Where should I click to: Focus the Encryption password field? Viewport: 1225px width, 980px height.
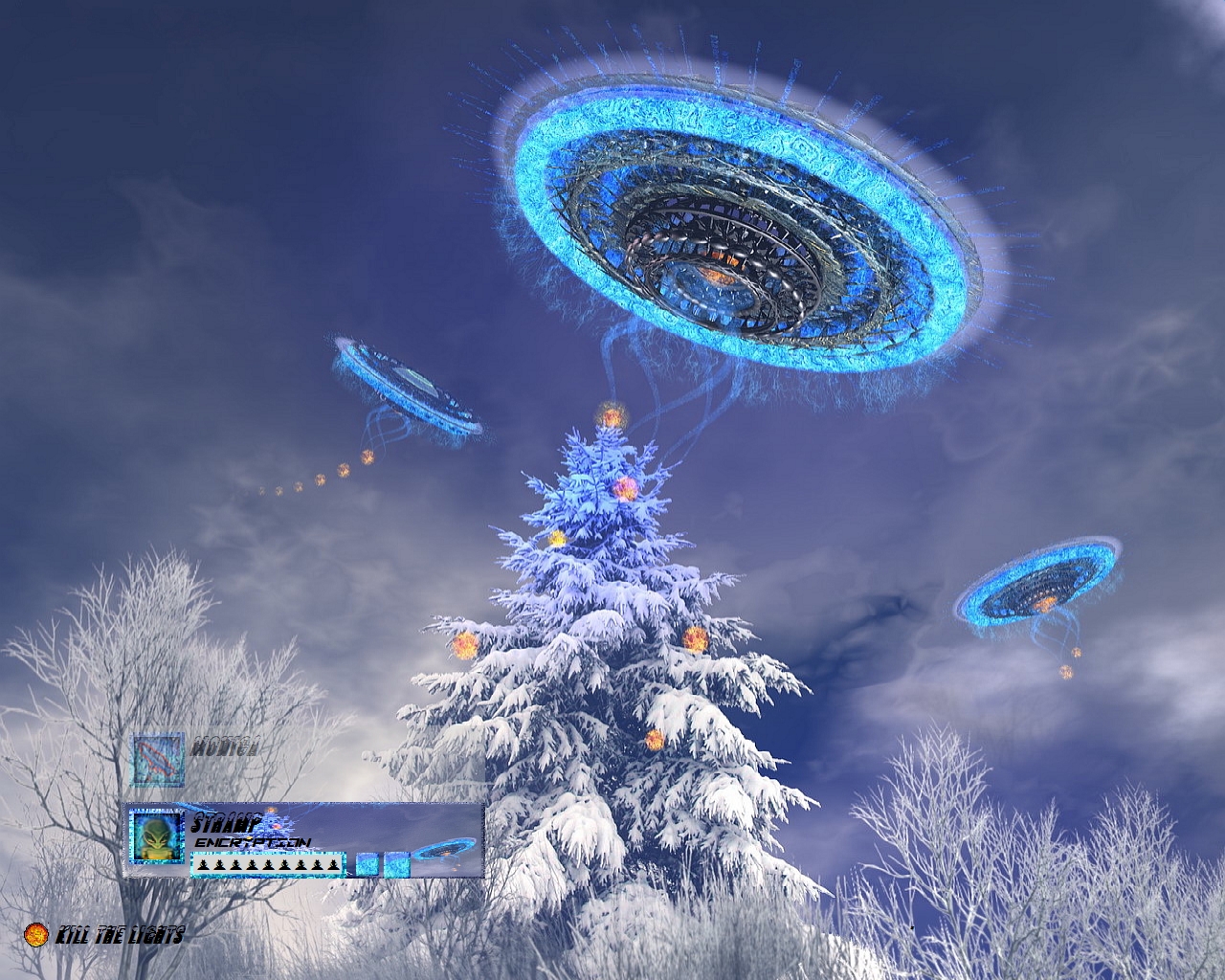[267, 865]
